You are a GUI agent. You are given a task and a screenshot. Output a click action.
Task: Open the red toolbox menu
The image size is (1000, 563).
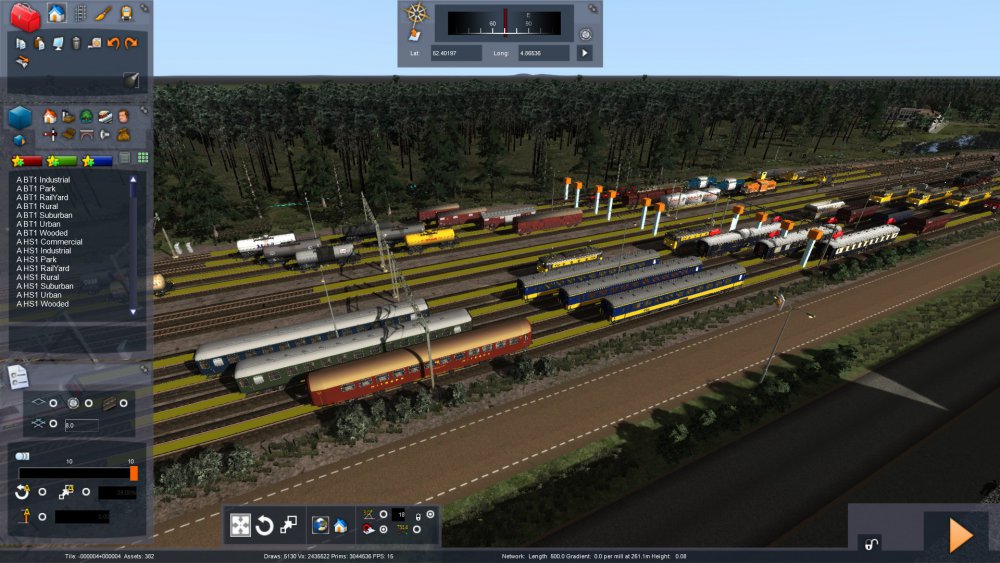[25, 16]
